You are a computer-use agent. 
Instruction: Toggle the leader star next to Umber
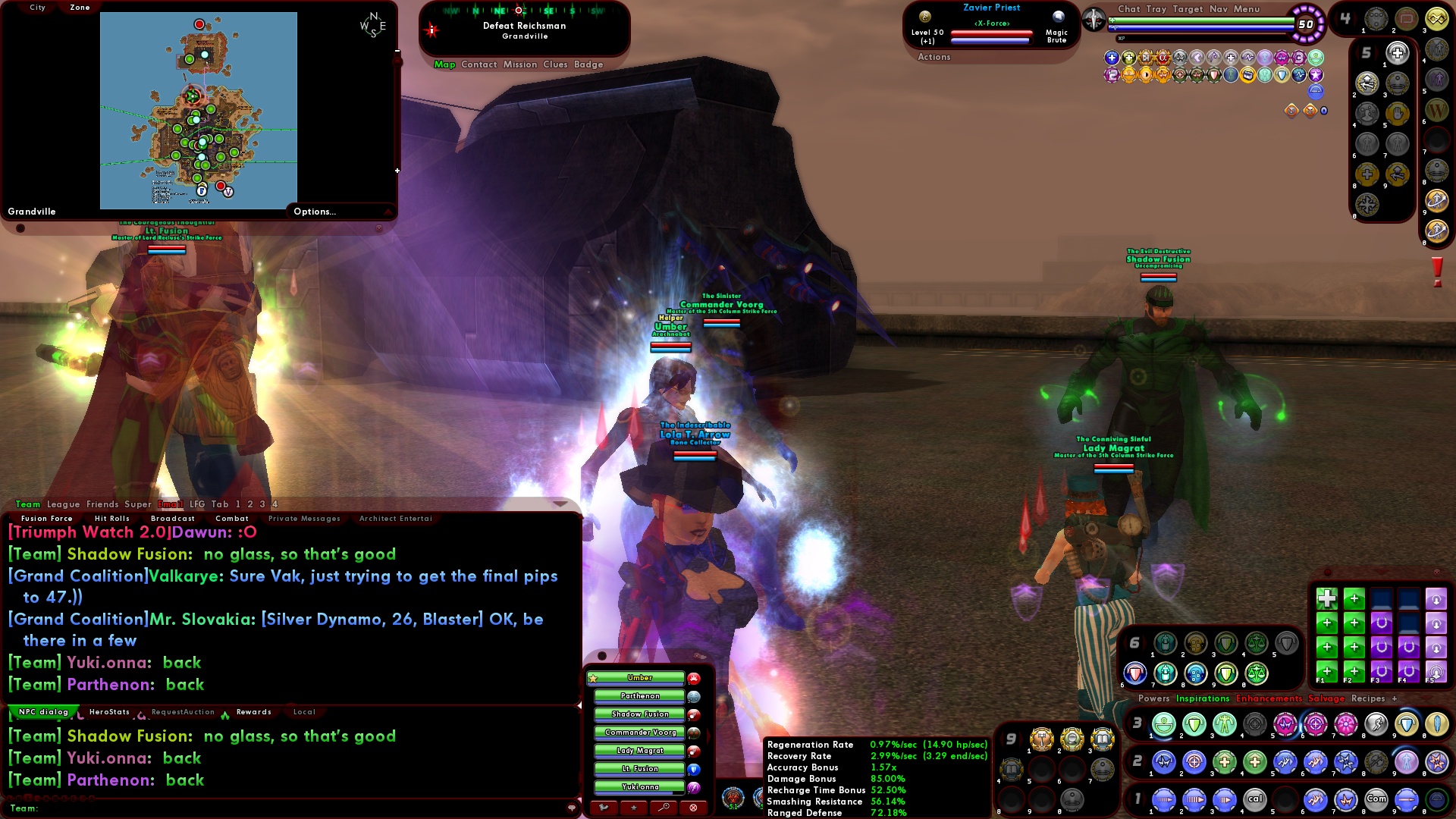pos(593,677)
